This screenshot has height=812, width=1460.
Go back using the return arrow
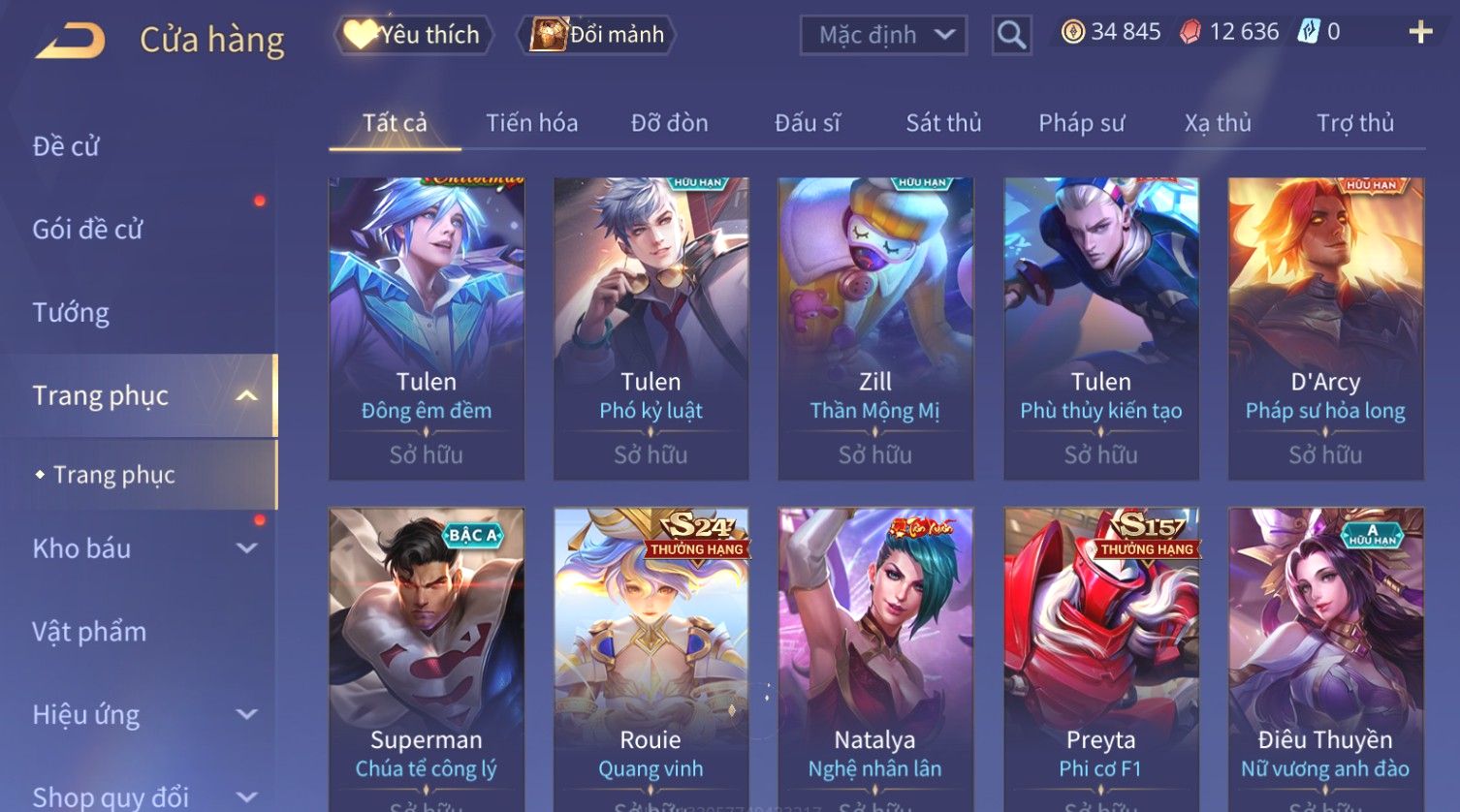pos(71,42)
